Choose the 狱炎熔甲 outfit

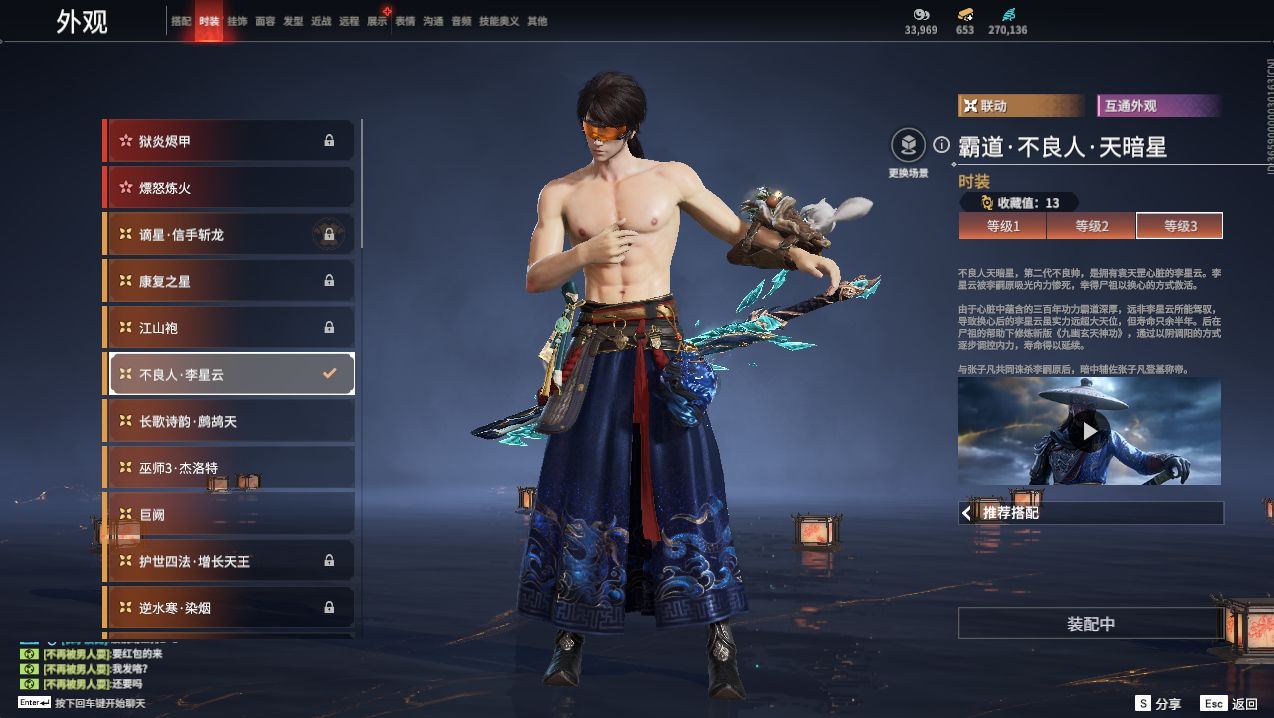click(x=229, y=141)
